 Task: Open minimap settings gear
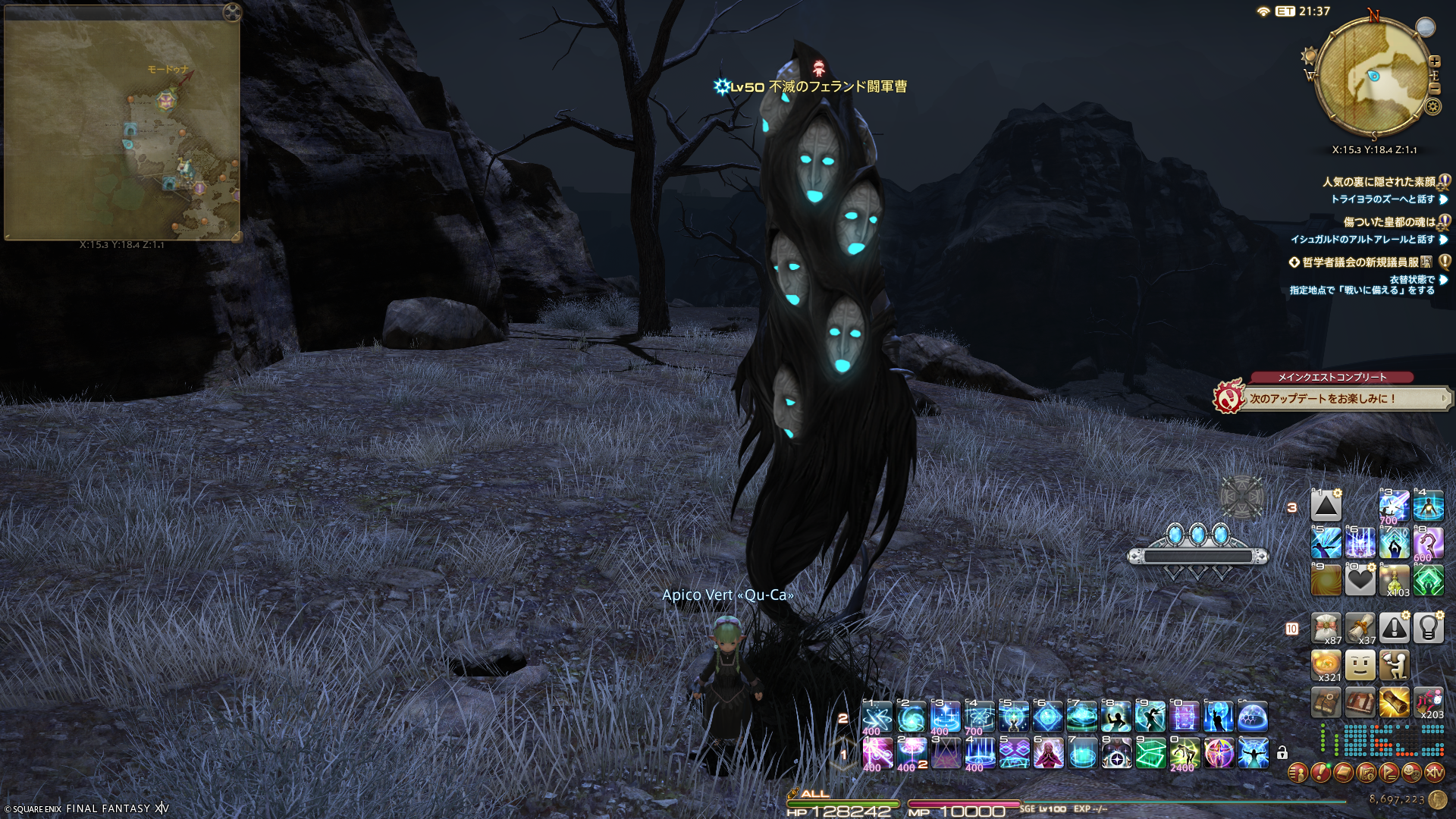[1432, 106]
